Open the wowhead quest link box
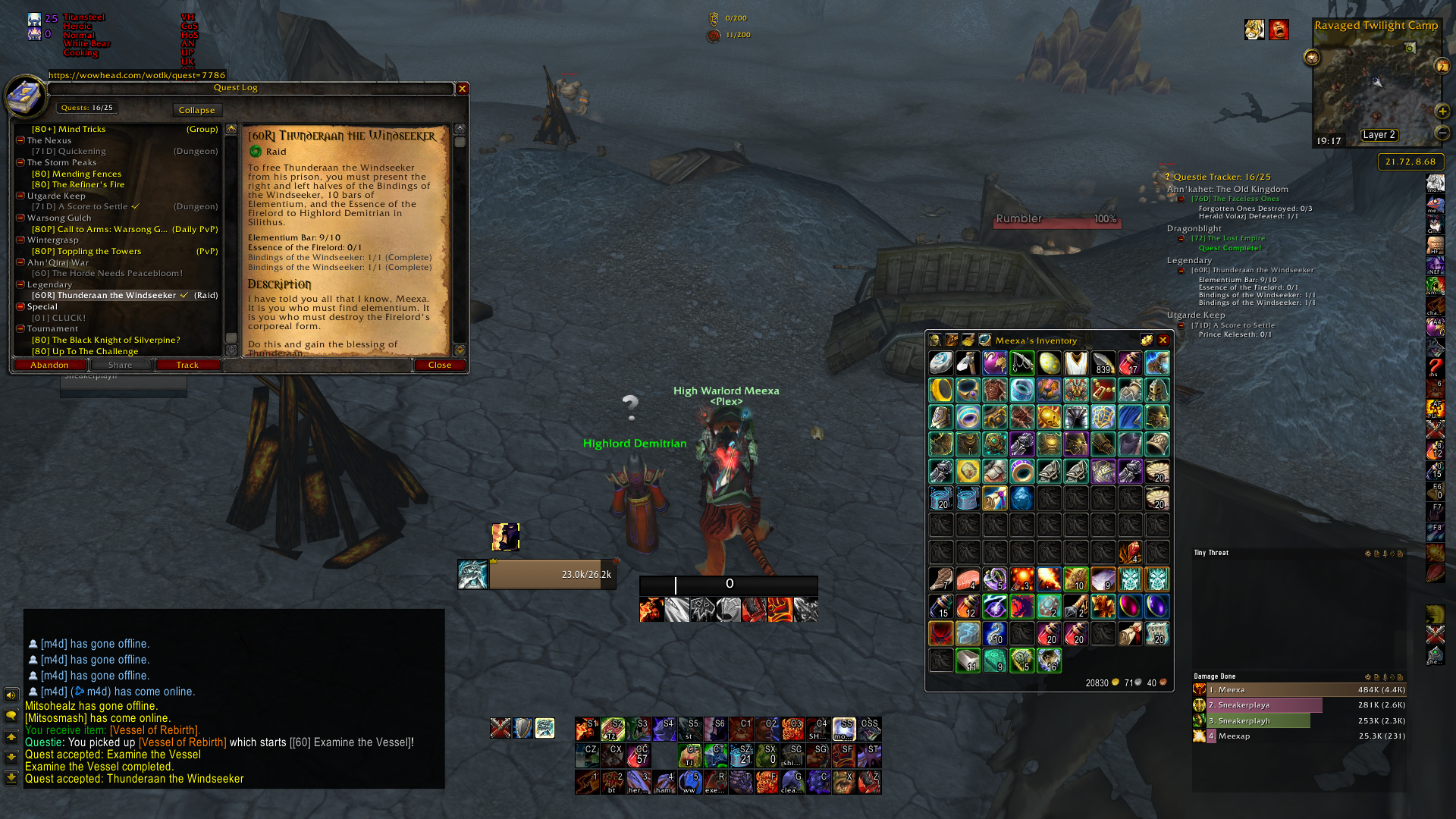Image resolution: width=1456 pixels, height=819 pixels. coord(137,75)
